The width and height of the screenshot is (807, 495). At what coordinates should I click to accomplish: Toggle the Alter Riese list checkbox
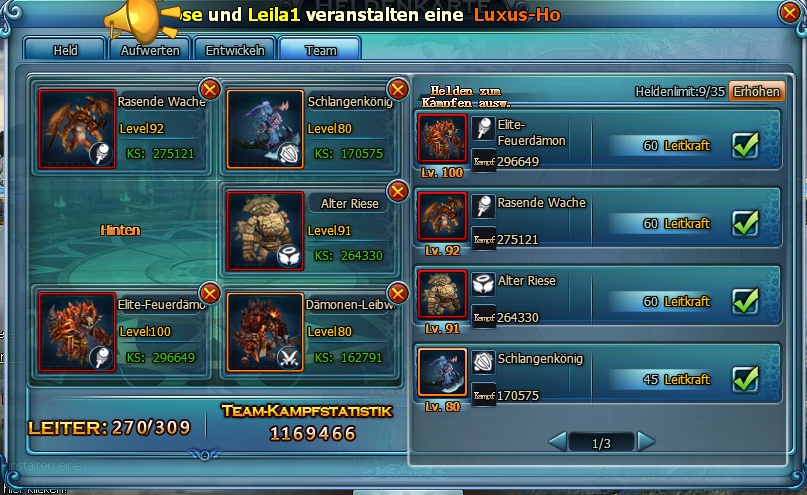click(745, 301)
